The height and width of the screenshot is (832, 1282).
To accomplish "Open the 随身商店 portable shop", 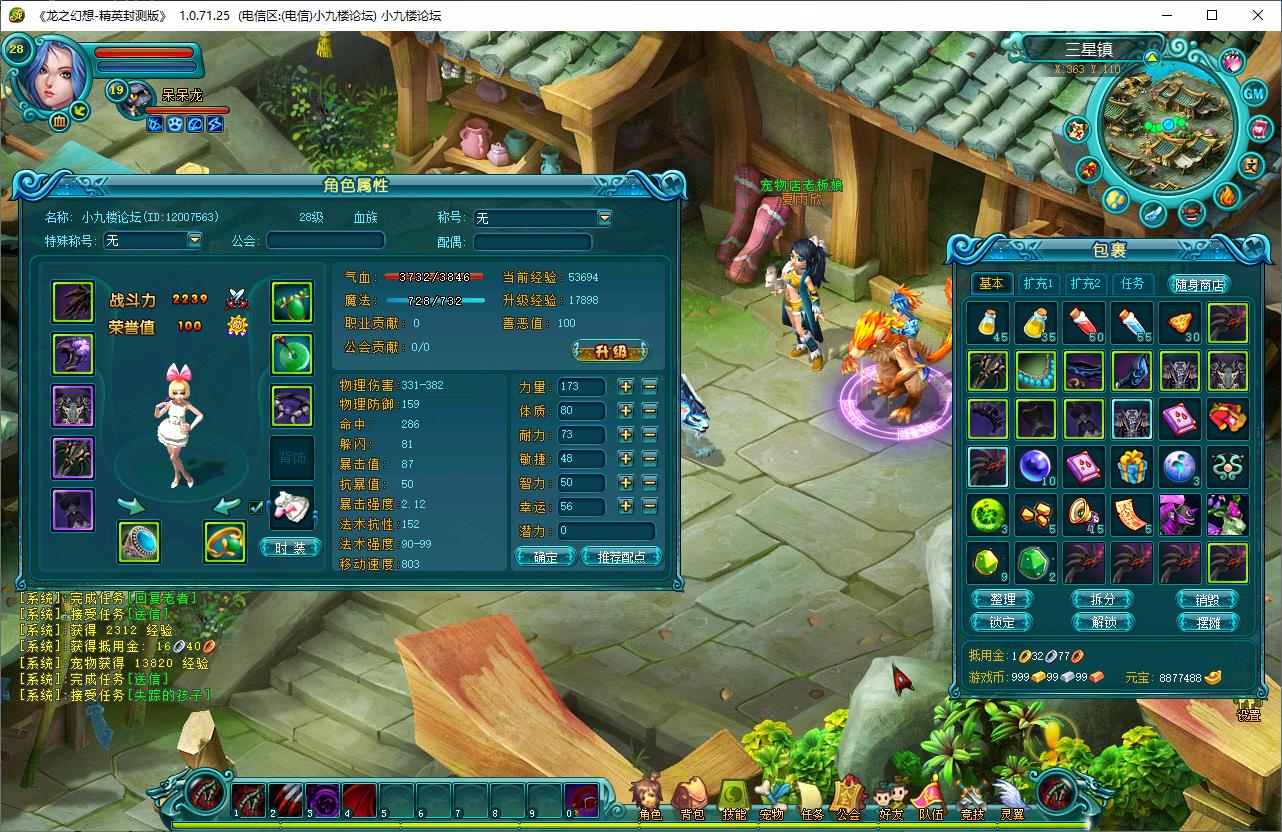I will [1198, 284].
